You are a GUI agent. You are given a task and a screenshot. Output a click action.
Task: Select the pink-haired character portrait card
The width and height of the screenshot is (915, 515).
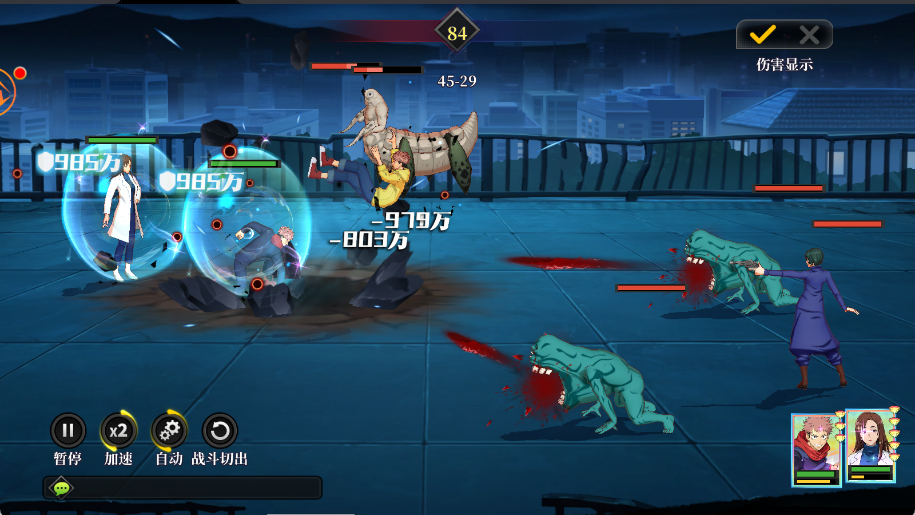click(x=816, y=449)
